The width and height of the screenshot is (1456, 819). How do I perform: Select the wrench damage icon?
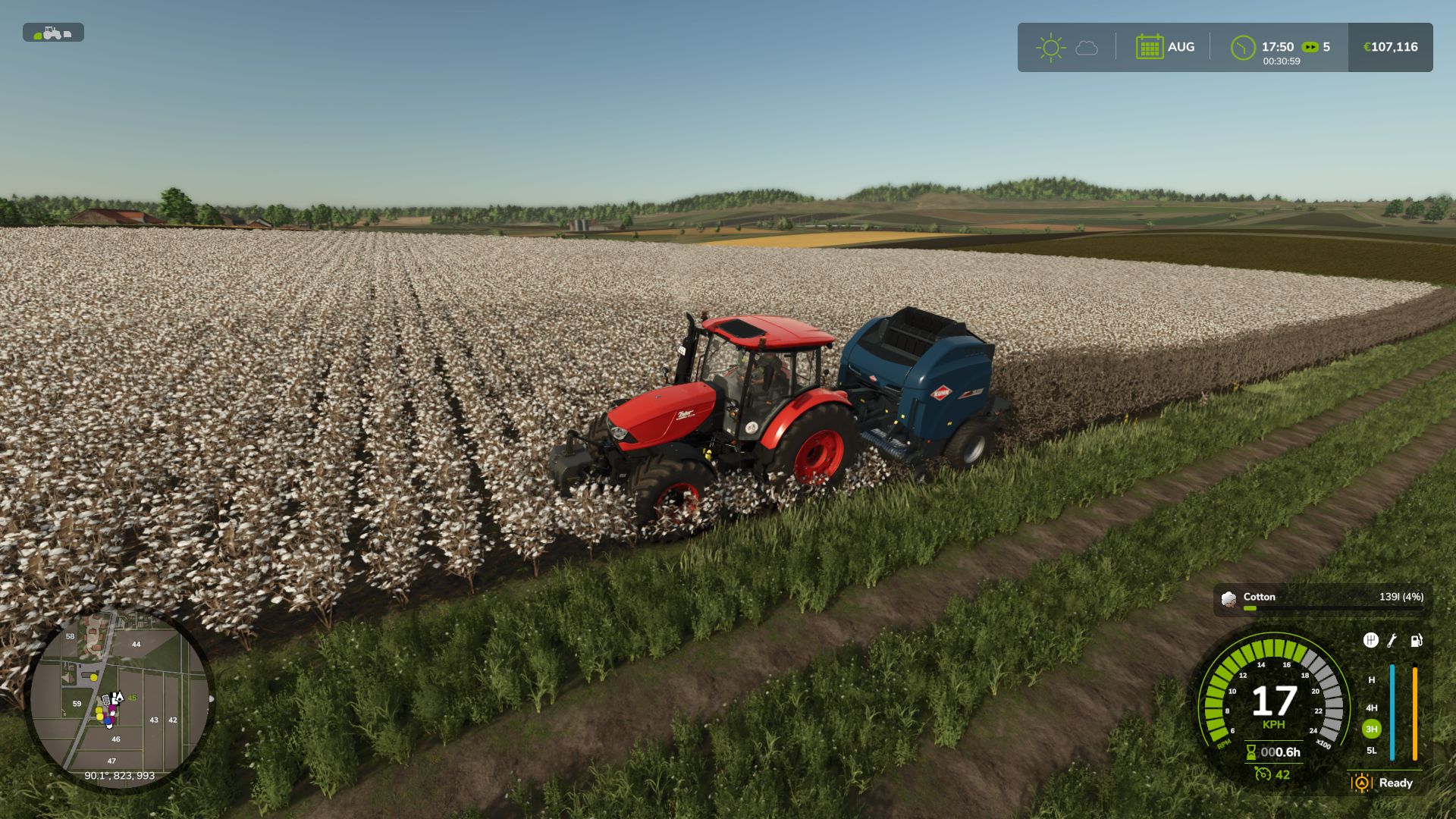click(1392, 641)
